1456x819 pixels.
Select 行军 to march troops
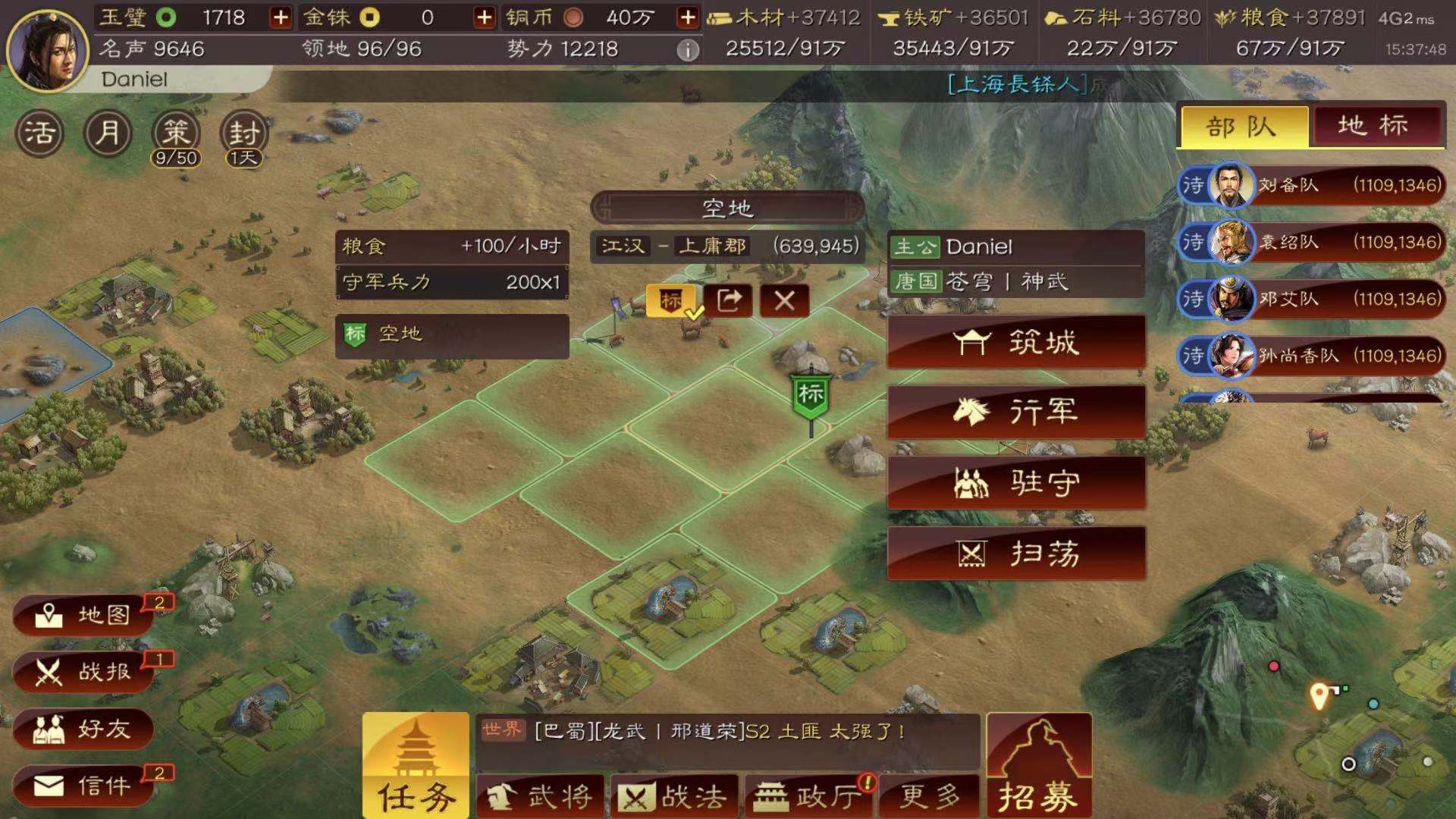(x=1016, y=413)
